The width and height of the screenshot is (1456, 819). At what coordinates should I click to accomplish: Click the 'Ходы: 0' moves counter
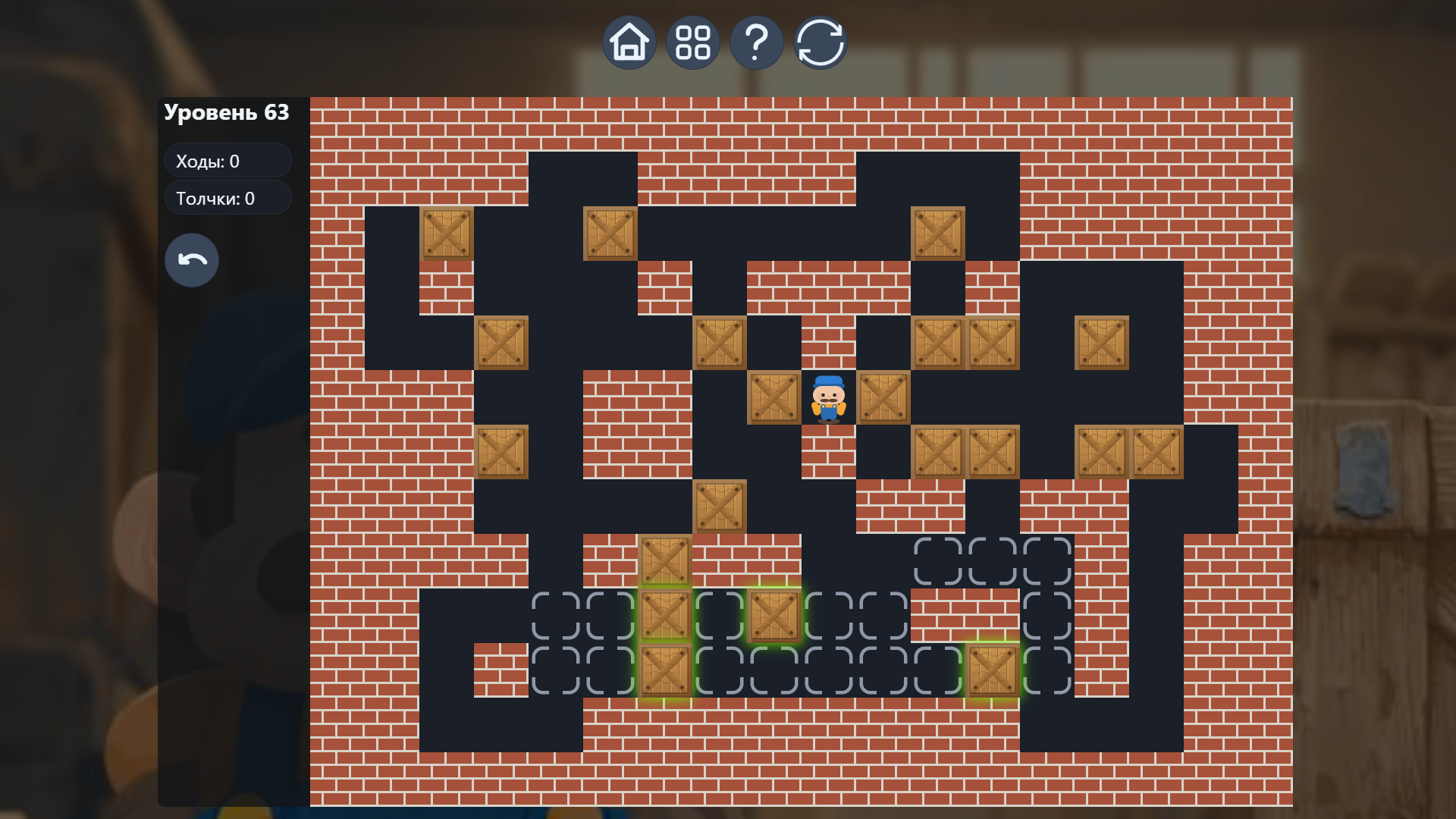(x=227, y=160)
